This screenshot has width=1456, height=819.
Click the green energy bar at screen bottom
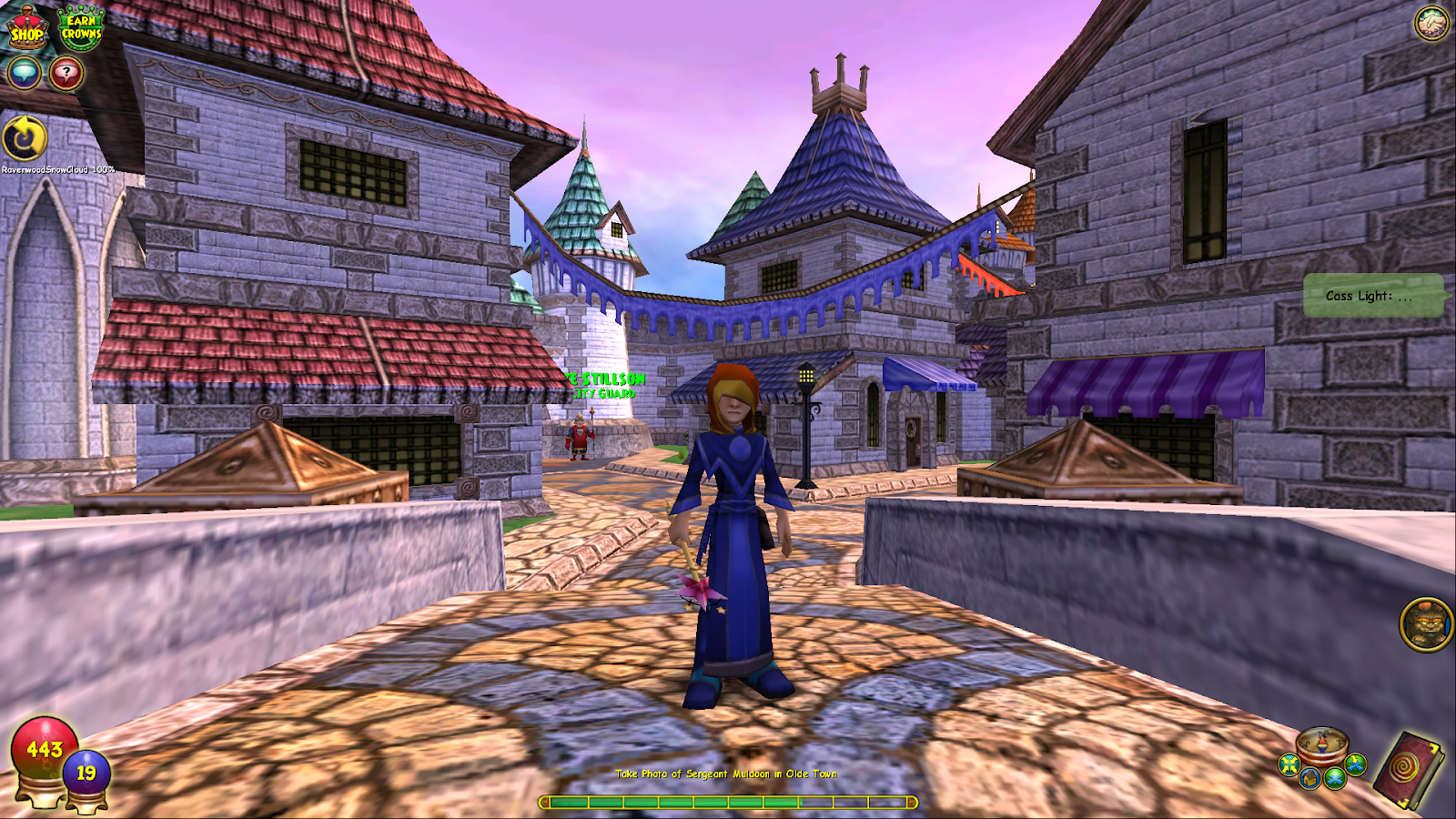click(728, 803)
